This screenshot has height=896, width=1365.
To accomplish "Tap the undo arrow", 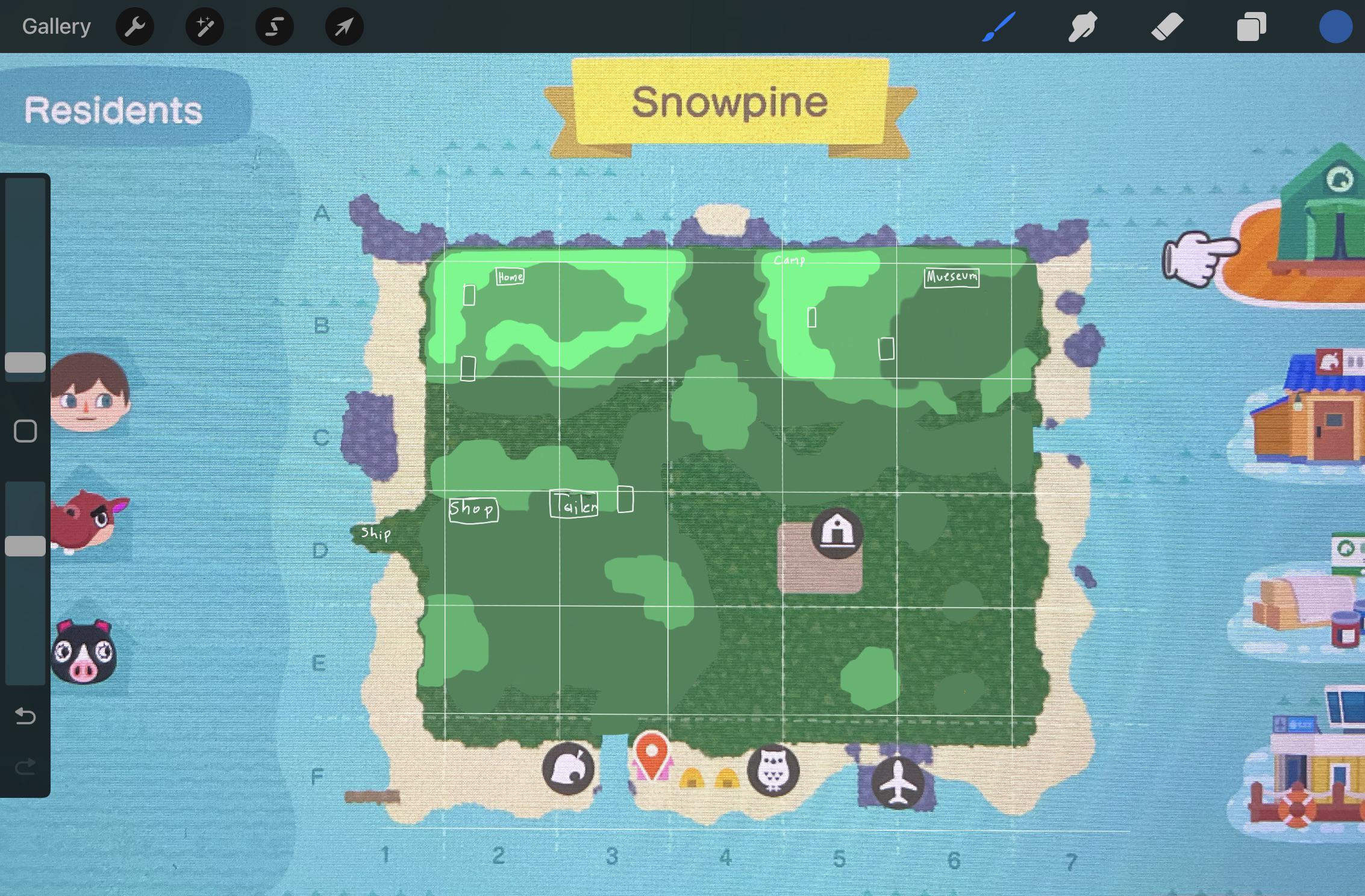I will coord(24,717).
